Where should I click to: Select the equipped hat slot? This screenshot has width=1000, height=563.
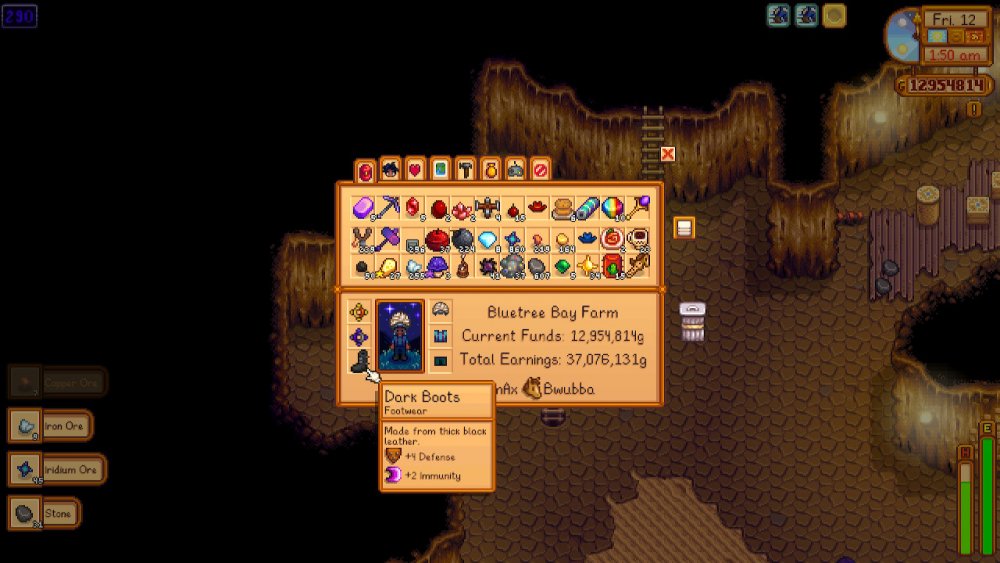point(441,311)
